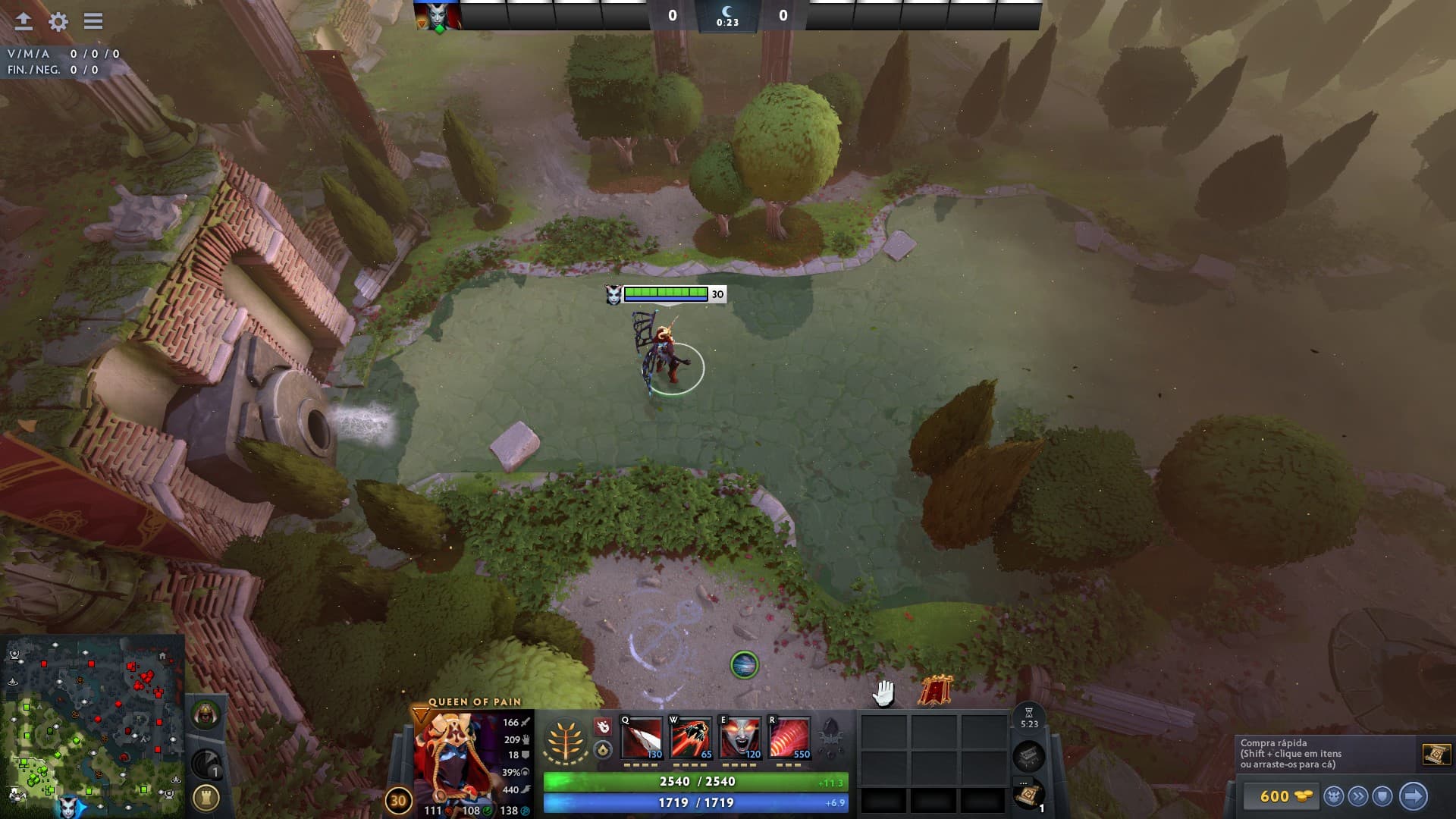Select the quick-buy Town Portal Scroll
1456x819 pixels.
(1436, 755)
